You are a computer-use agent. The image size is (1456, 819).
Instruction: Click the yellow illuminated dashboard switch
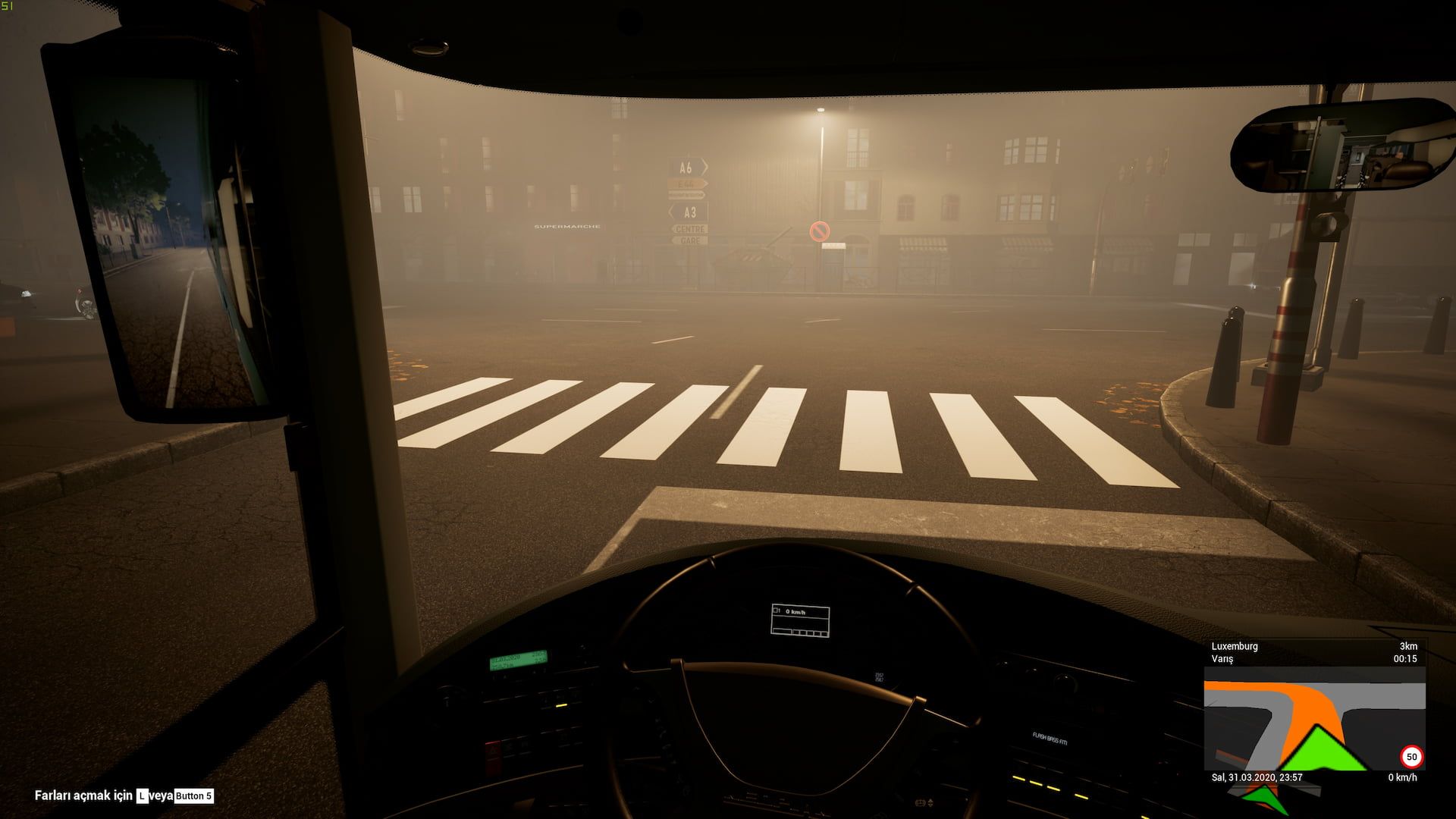[563, 706]
